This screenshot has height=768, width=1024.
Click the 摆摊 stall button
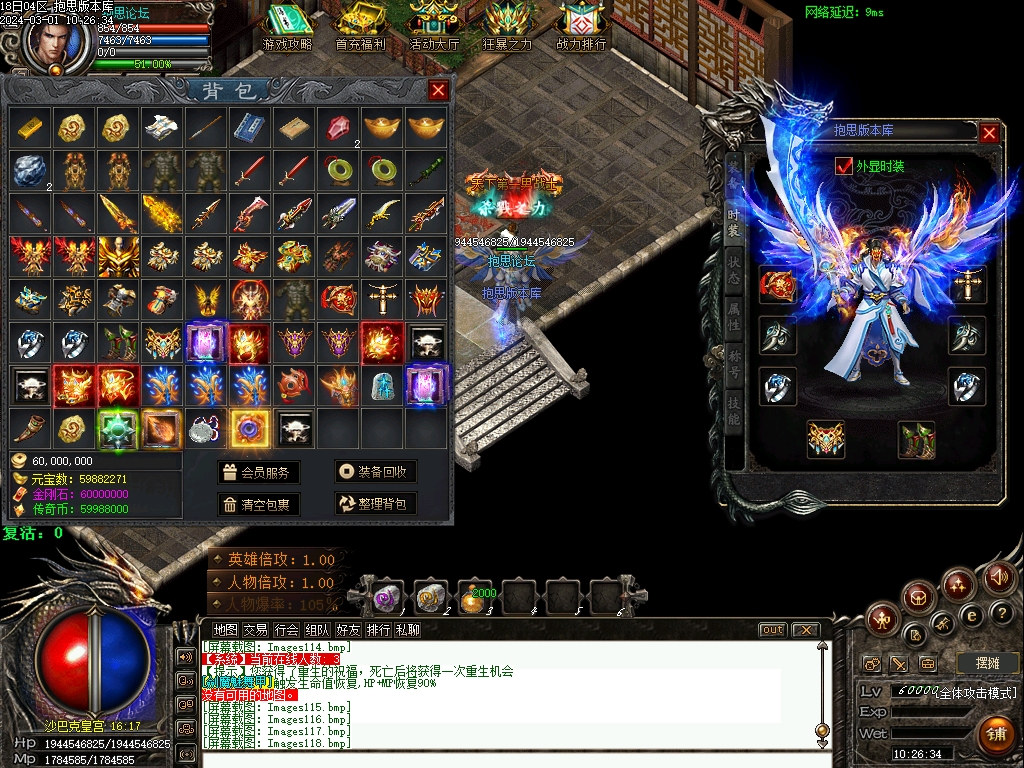point(985,663)
